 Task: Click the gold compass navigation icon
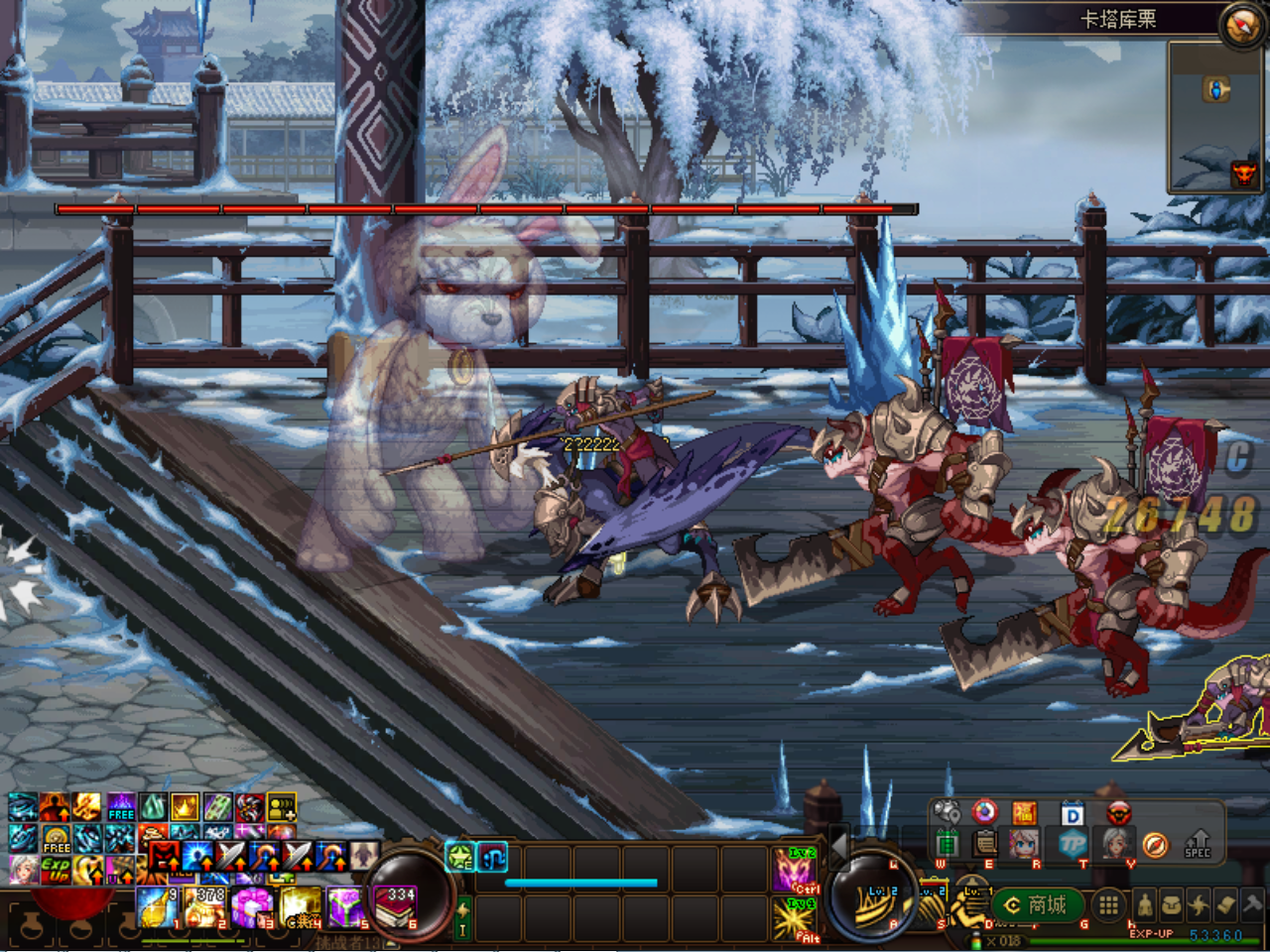(1155, 843)
